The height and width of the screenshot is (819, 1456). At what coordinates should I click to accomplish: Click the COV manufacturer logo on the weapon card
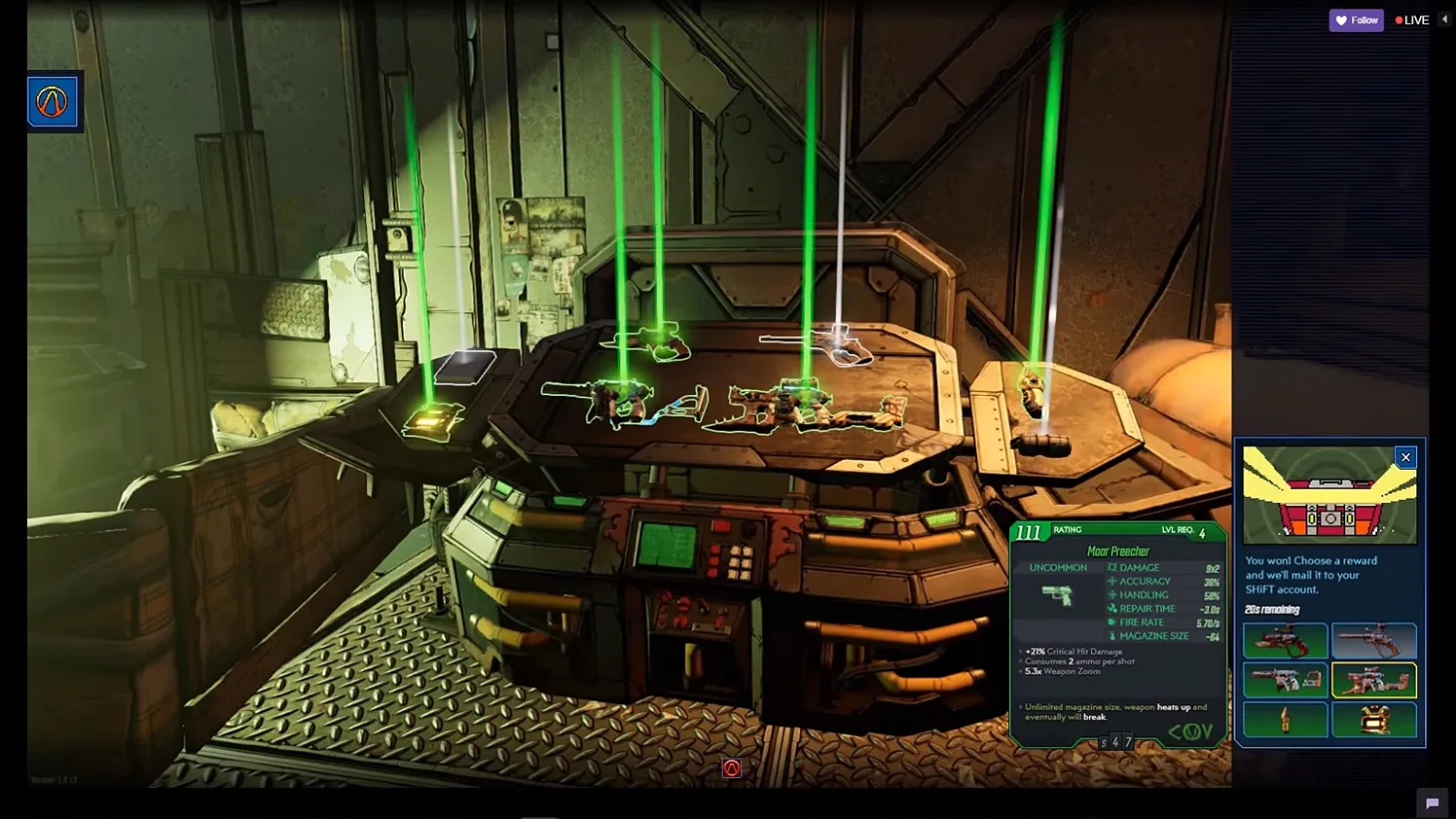click(1190, 730)
